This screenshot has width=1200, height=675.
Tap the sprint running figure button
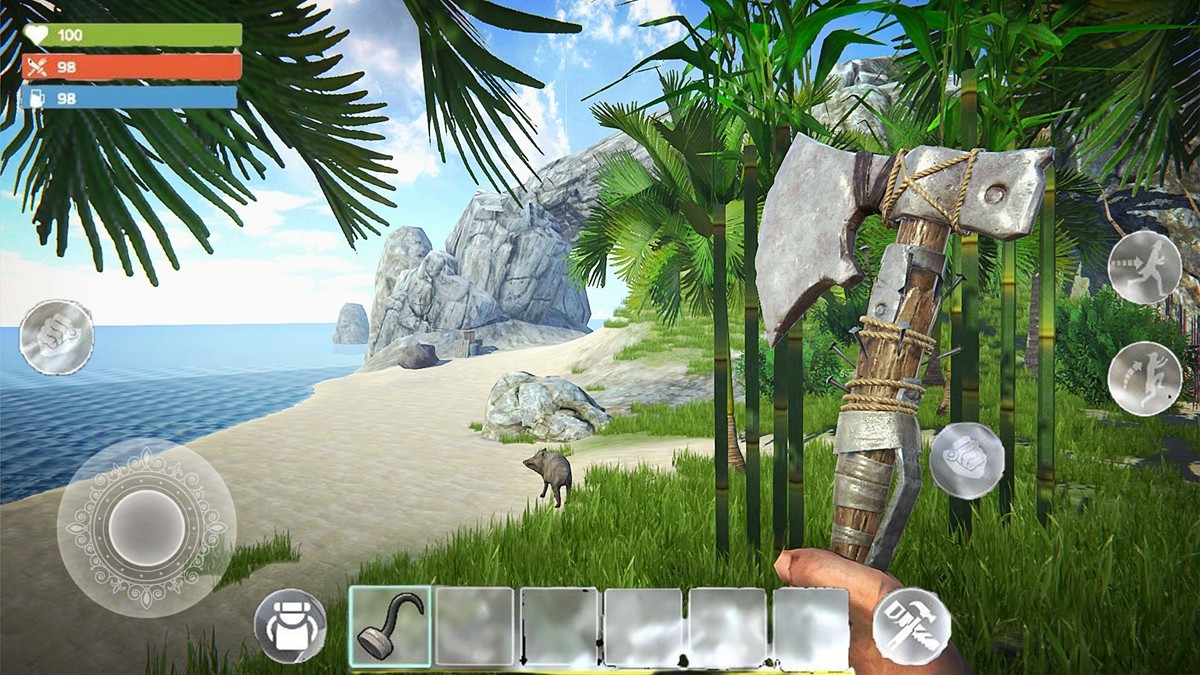click(x=1145, y=267)
